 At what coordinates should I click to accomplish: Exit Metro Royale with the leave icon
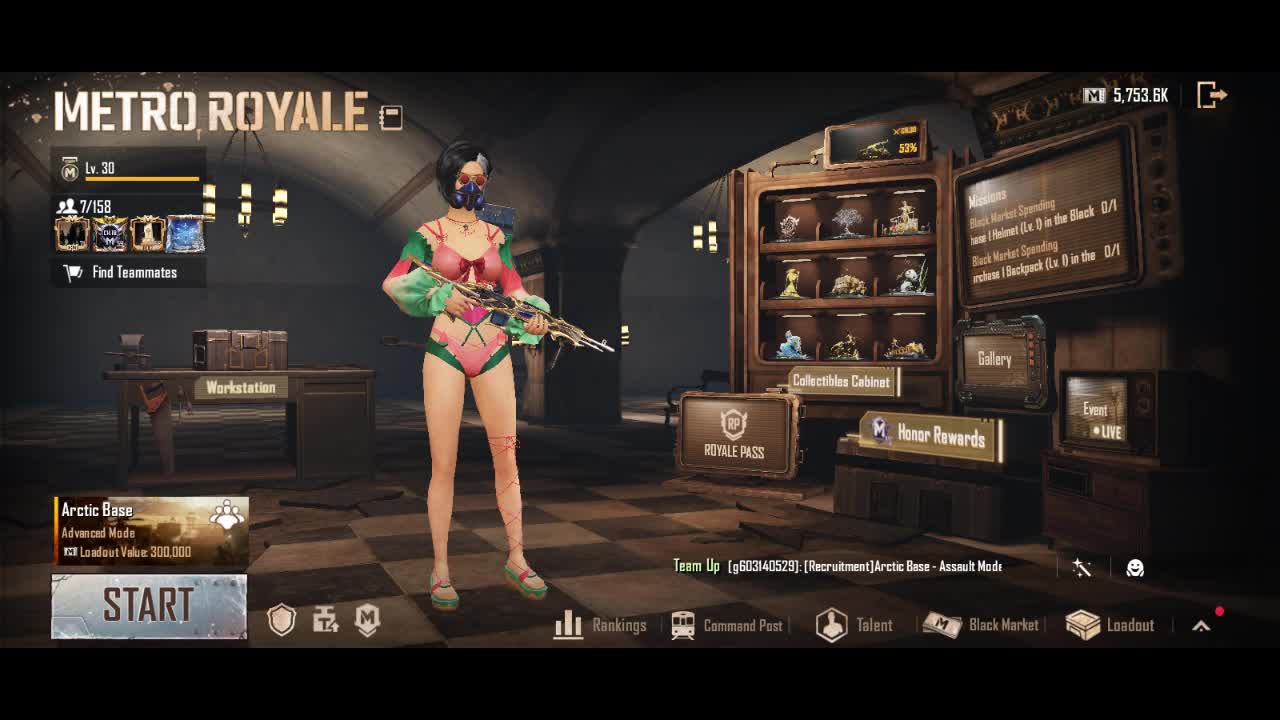tap(1211, 95)
